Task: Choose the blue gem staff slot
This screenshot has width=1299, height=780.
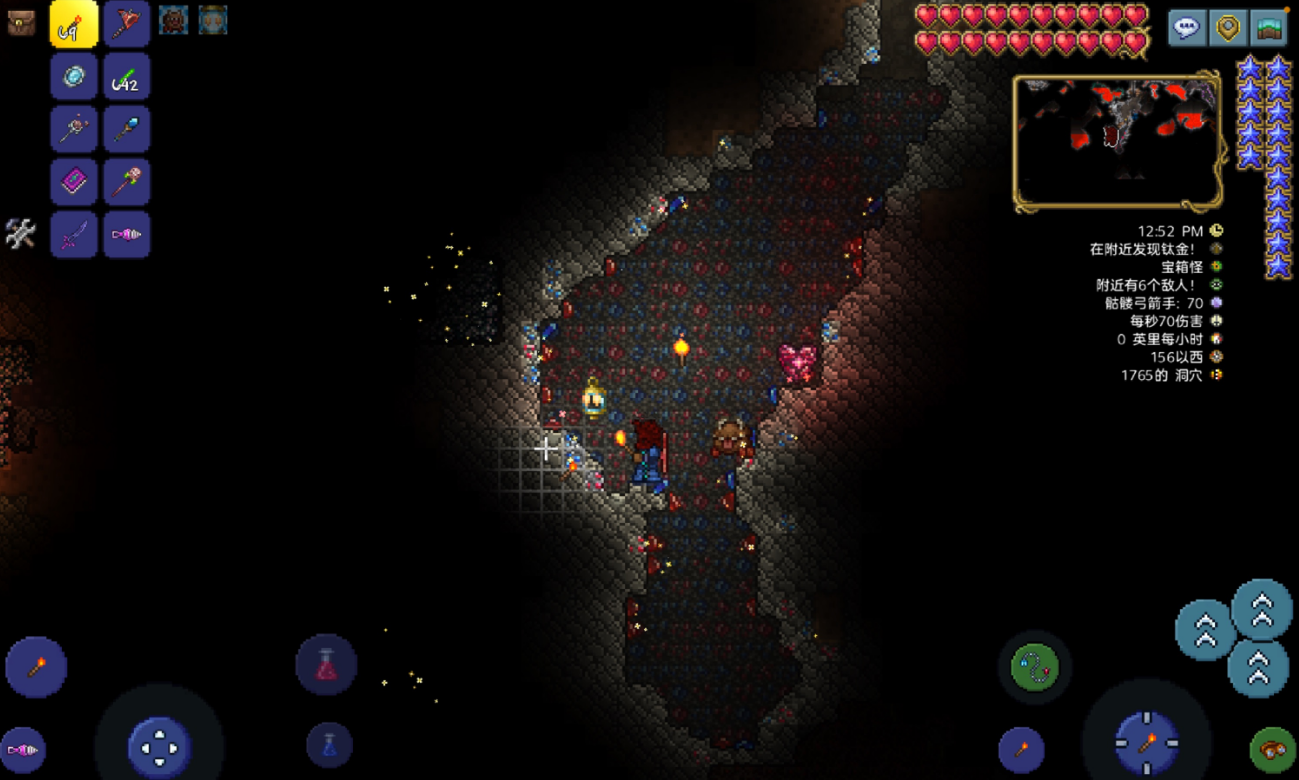Action: click(127, 130)
